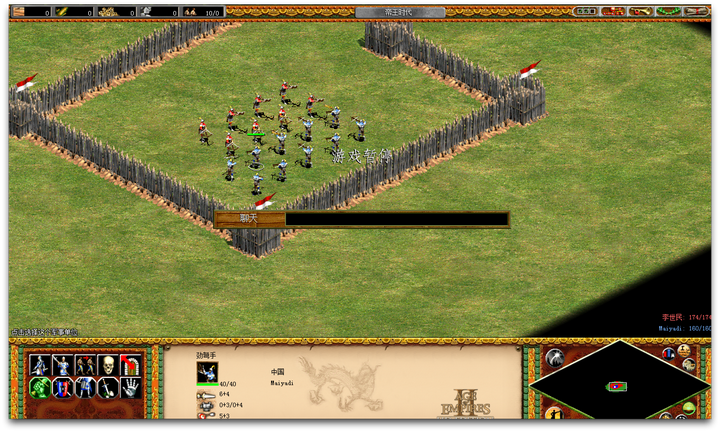The width and height of the screenshot is (720, 432).
Task: Click the curved red arrow command icon
Action: point(131,365)
